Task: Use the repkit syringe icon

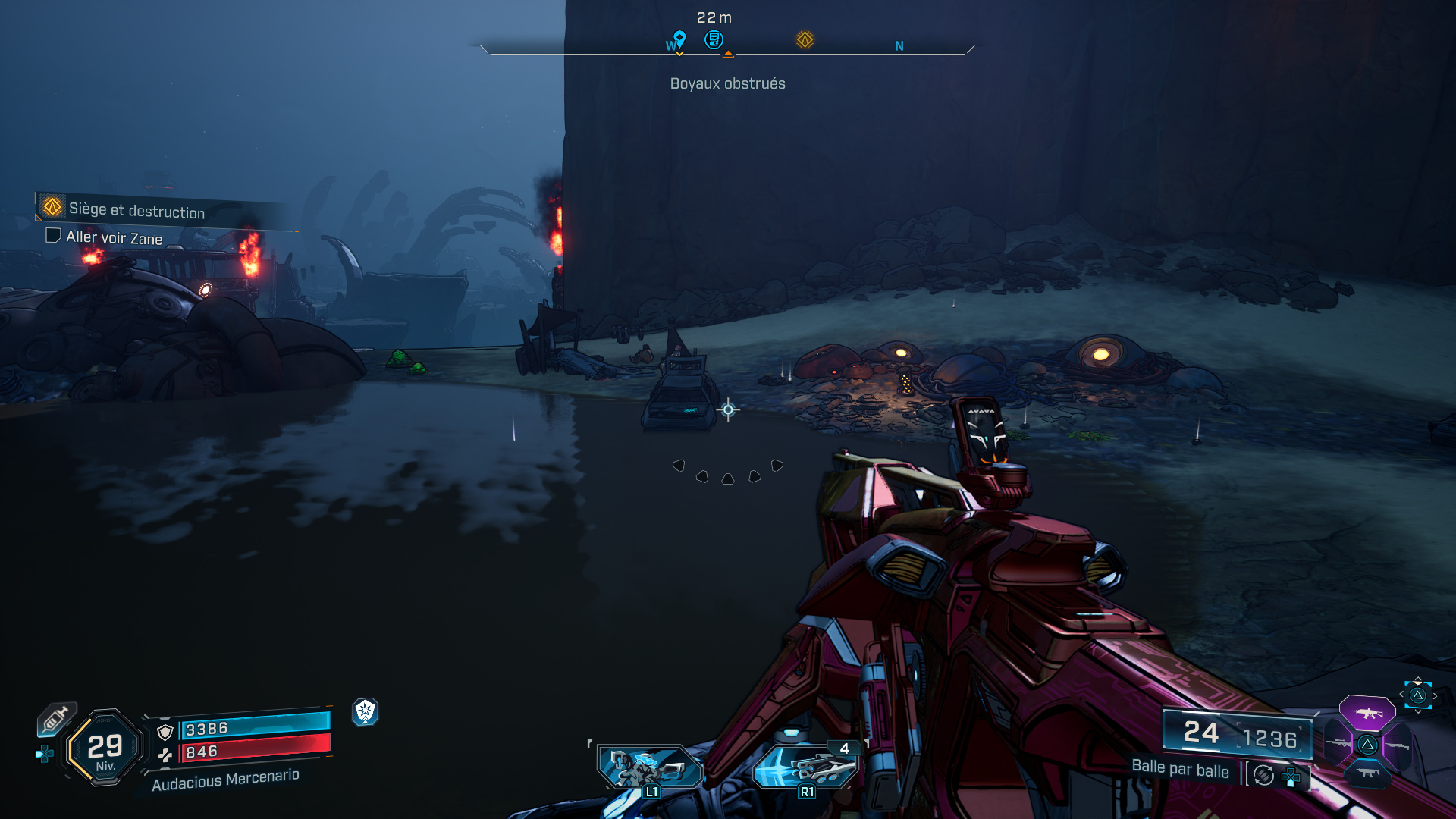Action: pos(56,718)
